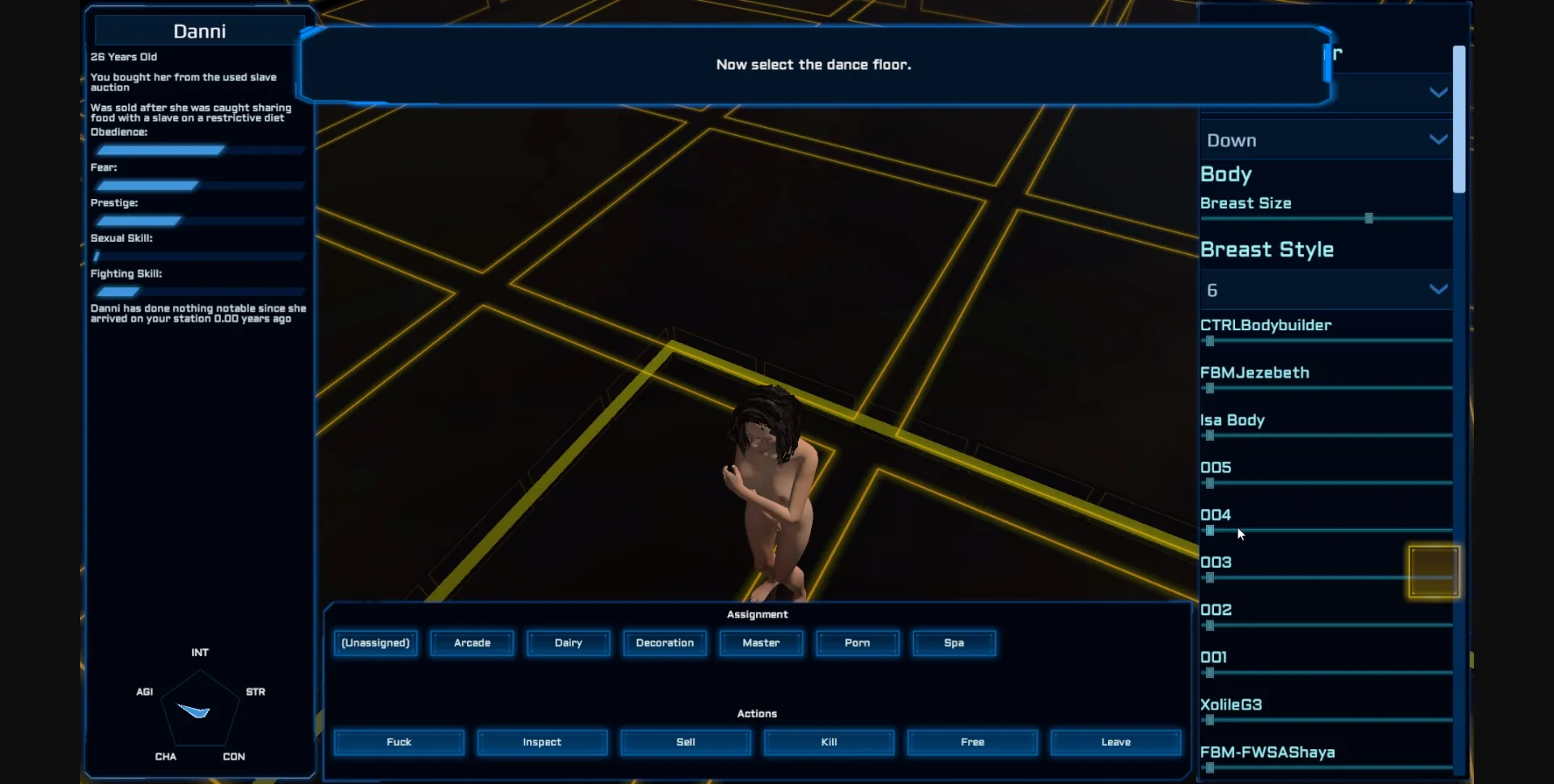Set assignment to Unassigned

coord(375,643)
